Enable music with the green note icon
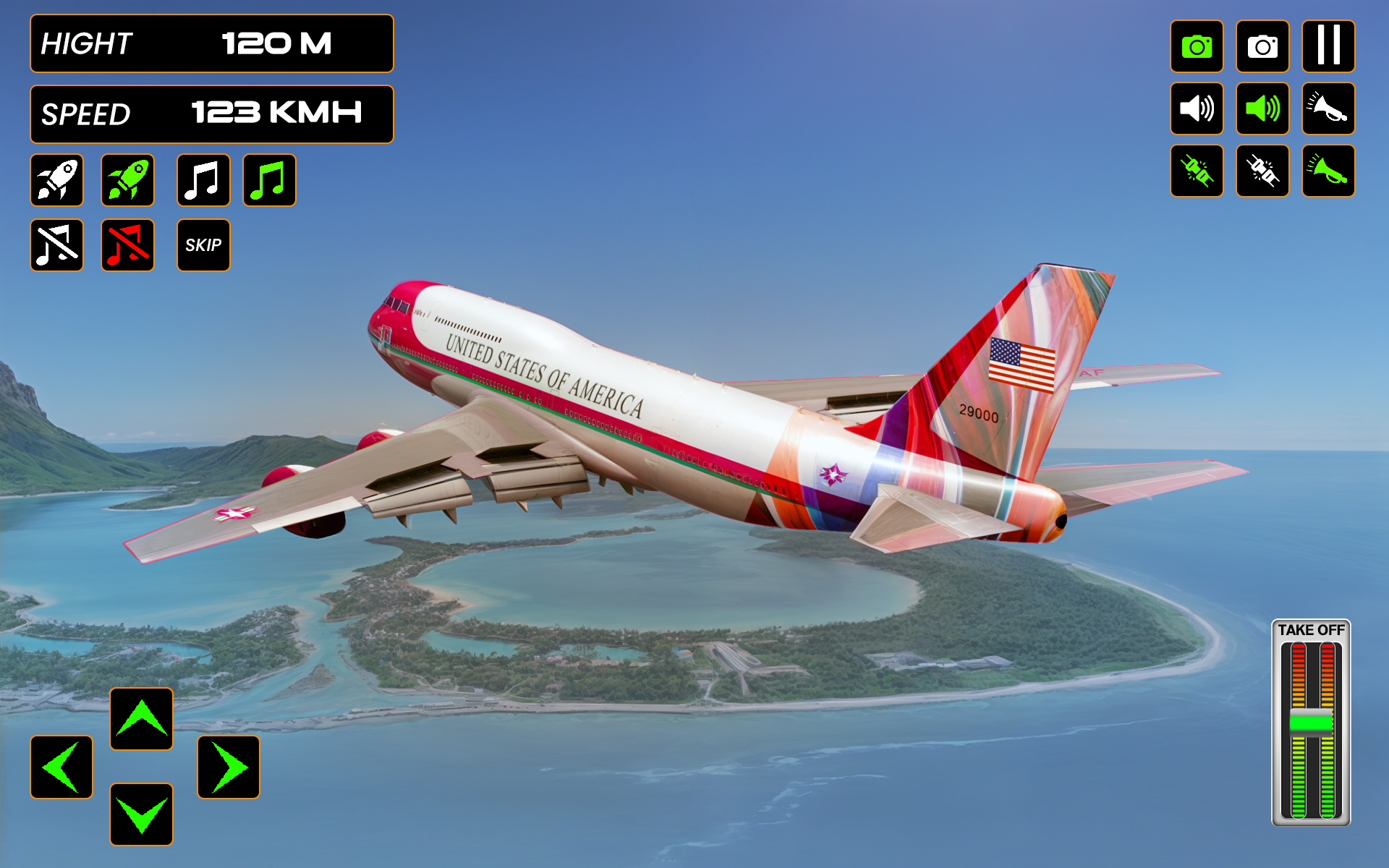The image size is (1389, 868). coord(268,180)
